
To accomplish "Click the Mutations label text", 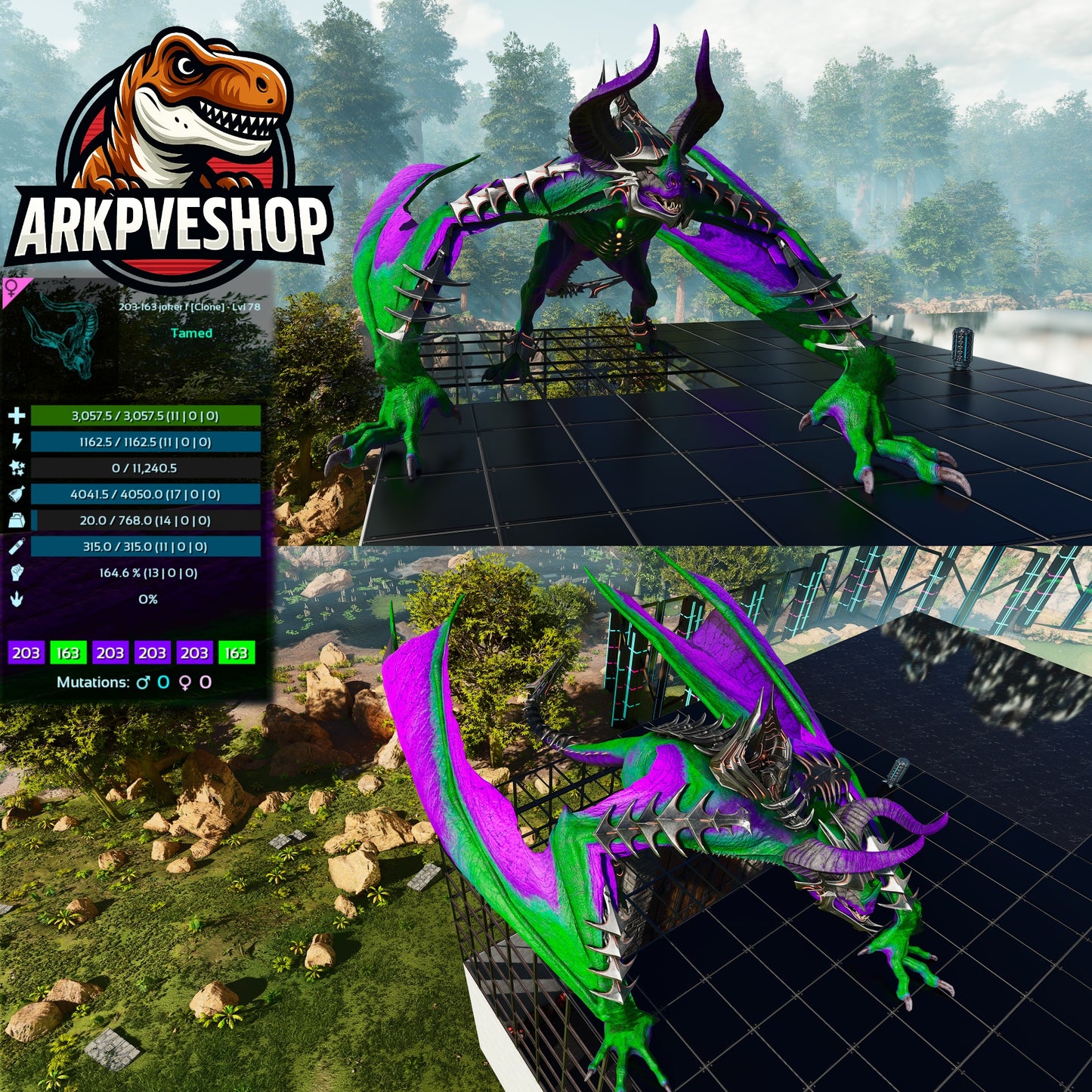I will tap(92, 682).
